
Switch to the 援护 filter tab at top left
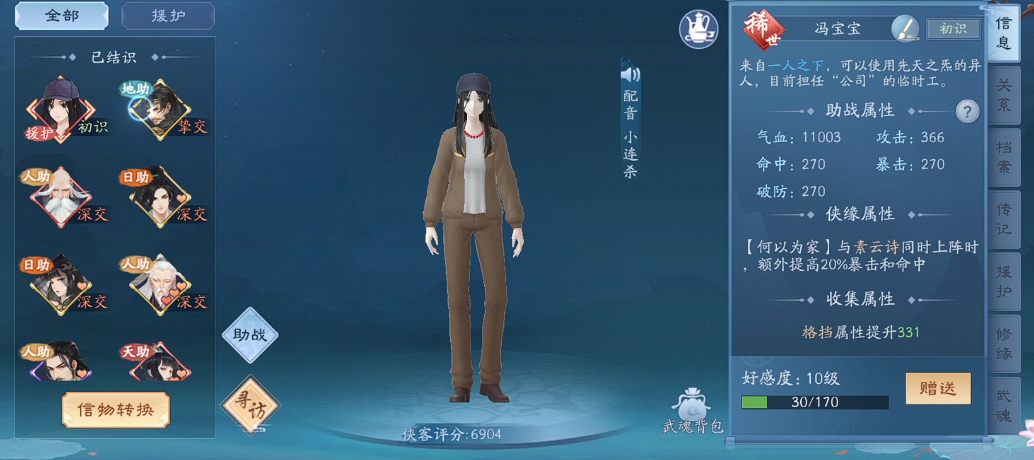click(x=167, y=16)
